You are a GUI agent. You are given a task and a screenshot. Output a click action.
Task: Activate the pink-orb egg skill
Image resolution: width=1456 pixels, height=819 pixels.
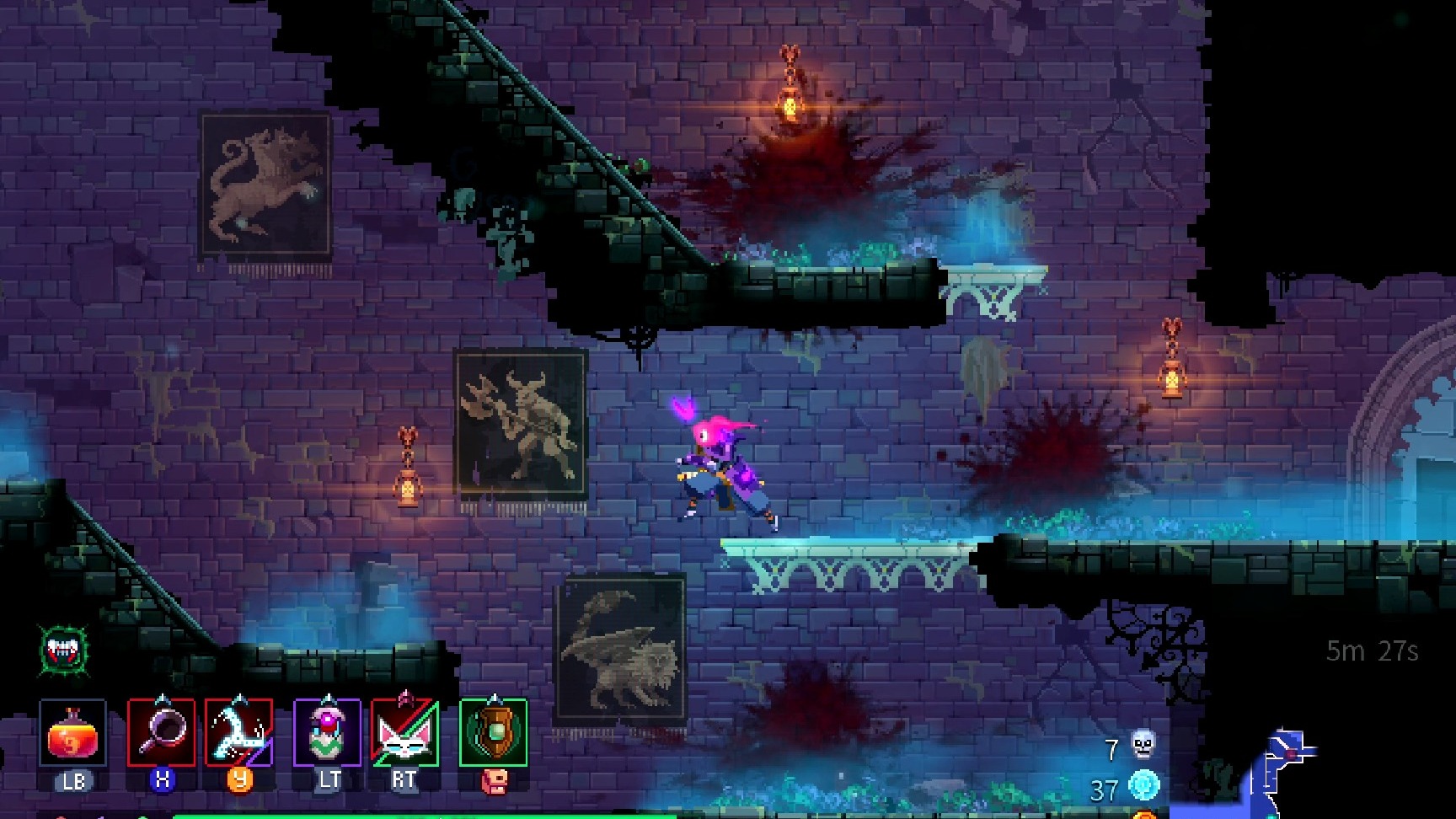327,732
